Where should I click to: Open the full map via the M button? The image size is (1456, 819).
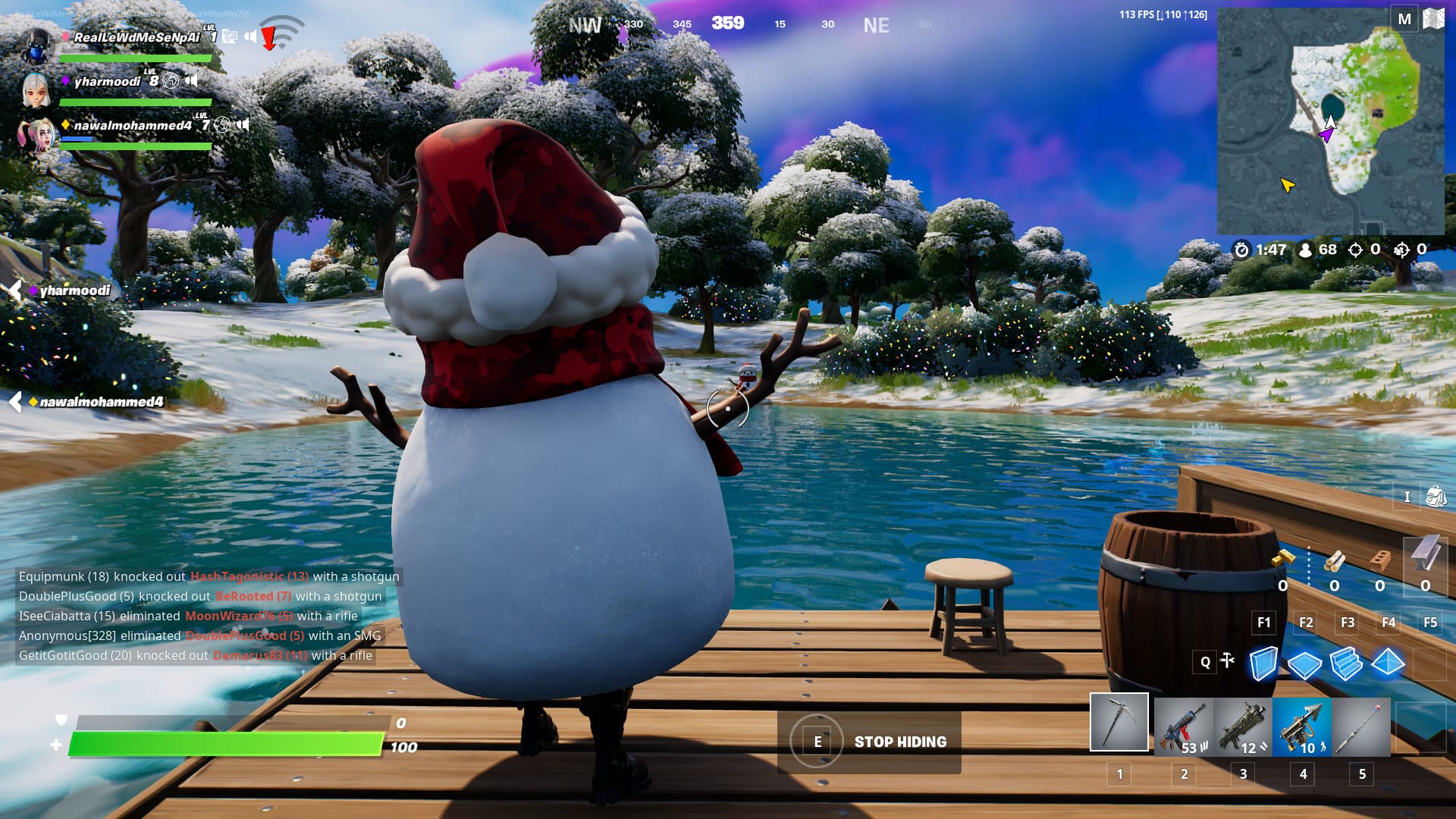point(1404,17)
